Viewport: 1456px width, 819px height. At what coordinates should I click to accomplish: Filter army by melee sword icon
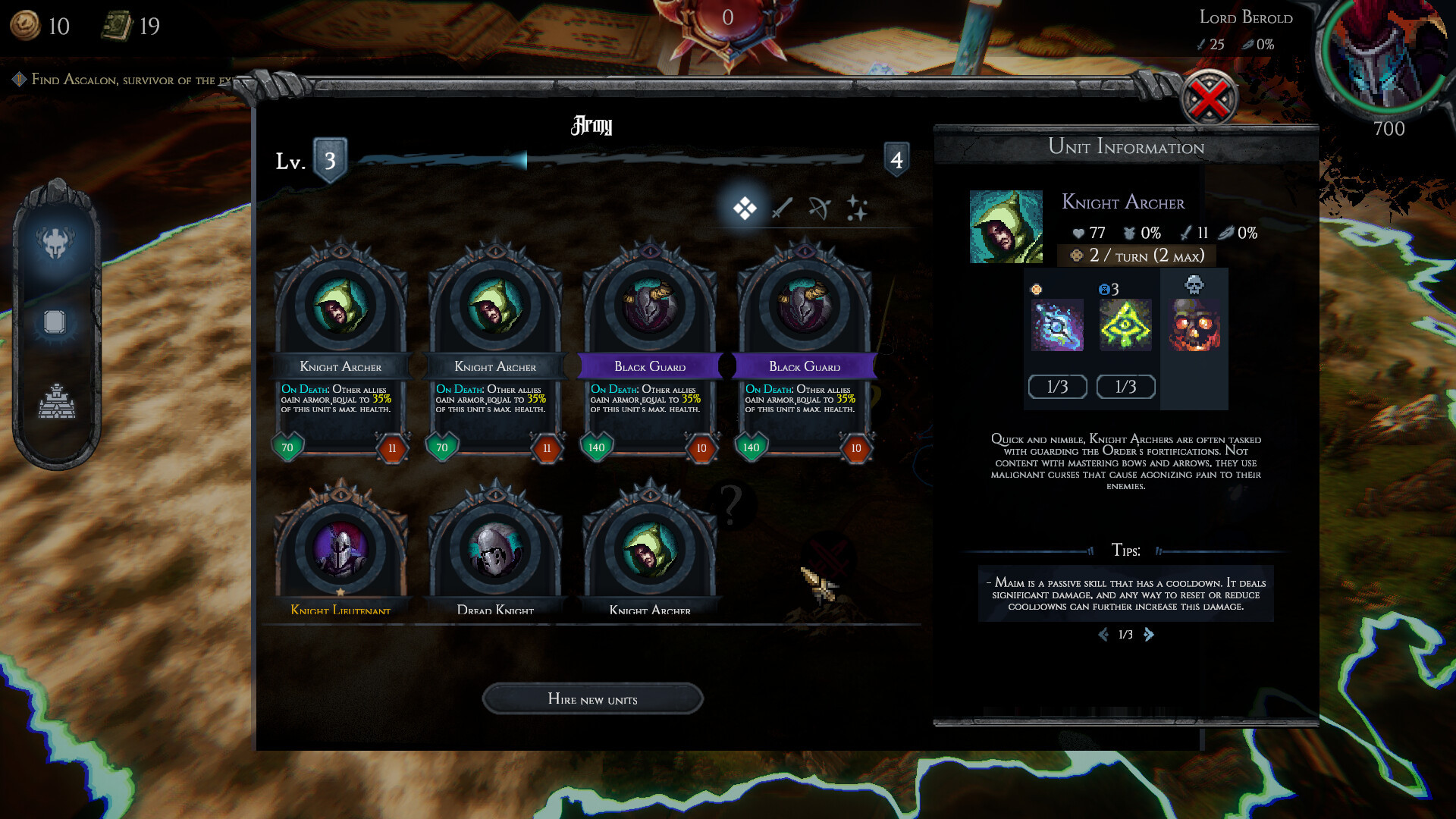coord(782,208)
